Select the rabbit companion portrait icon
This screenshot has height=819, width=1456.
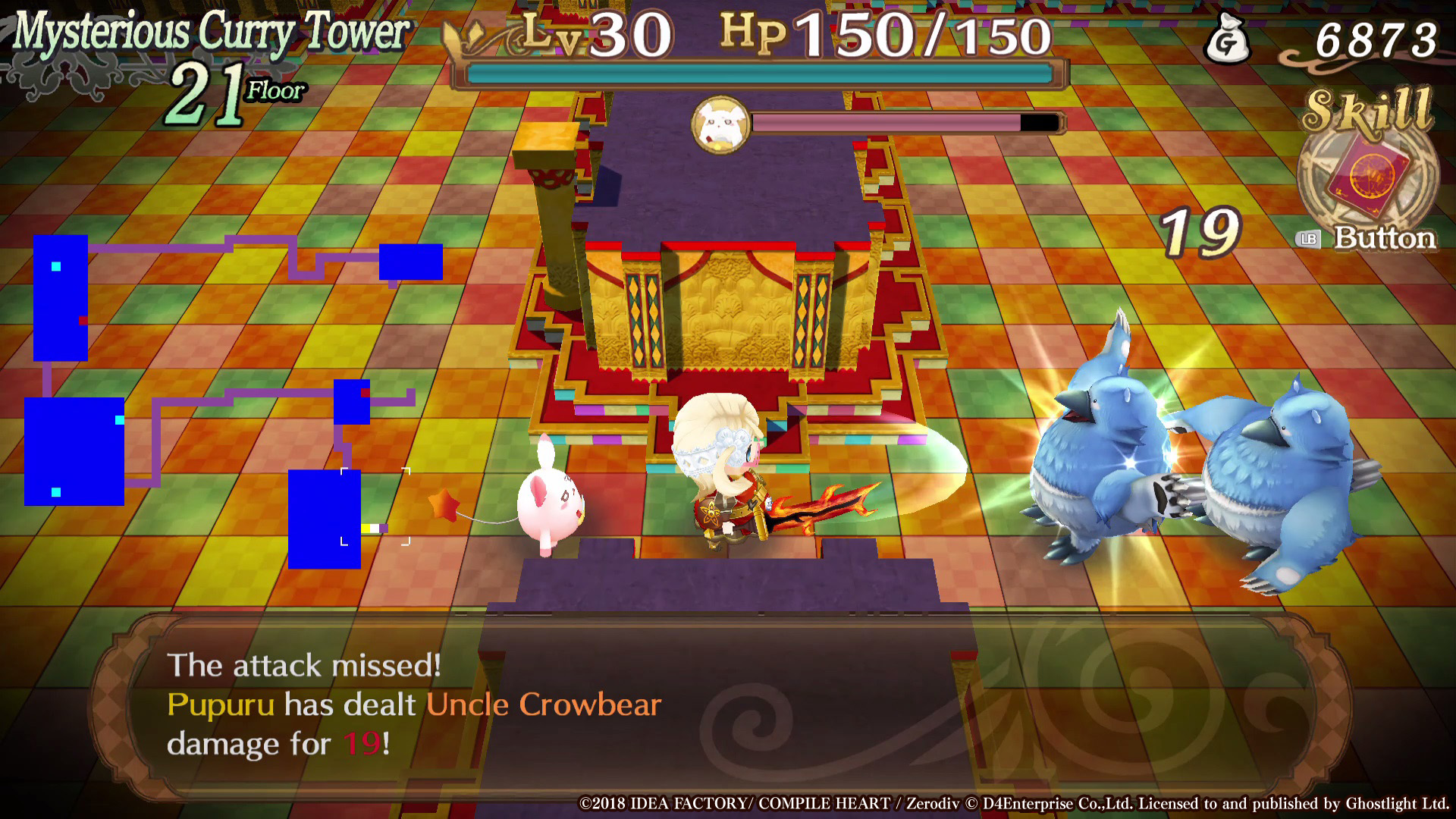point(720,124)
